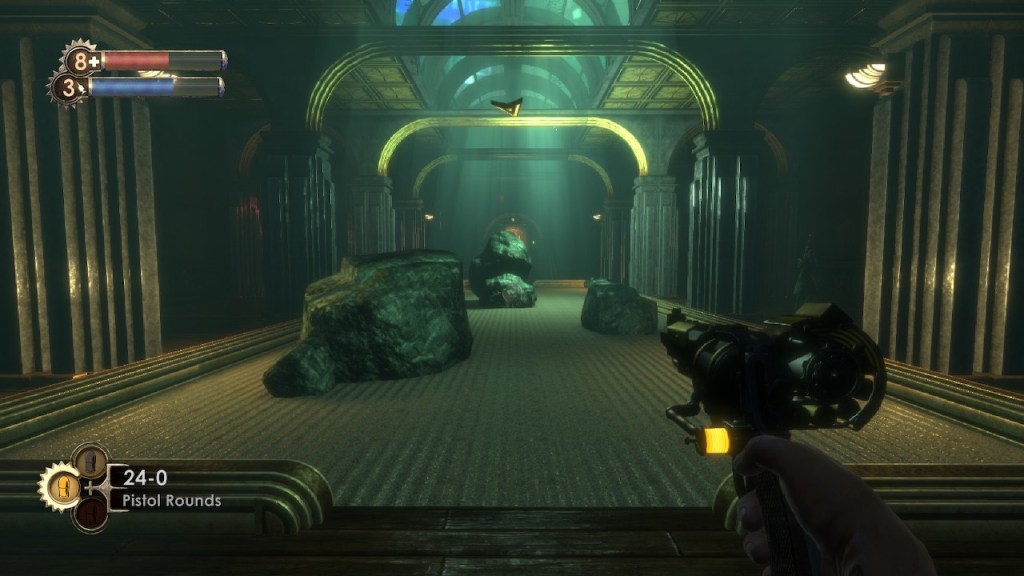
Task: Use a first aid kit from the 8+ badge
Action: (x=80, y=59)
